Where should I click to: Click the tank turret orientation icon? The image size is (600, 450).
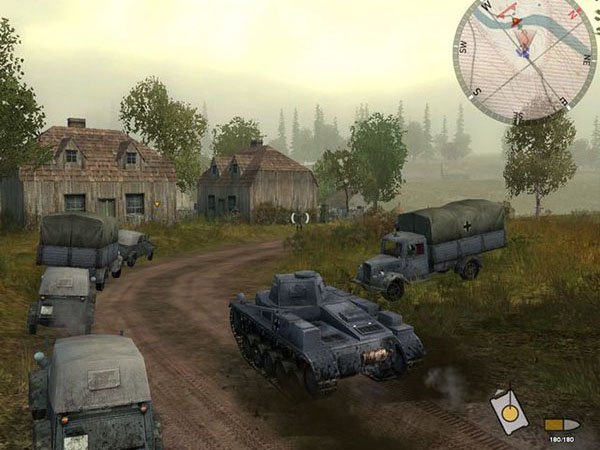[x=508, y=412]
